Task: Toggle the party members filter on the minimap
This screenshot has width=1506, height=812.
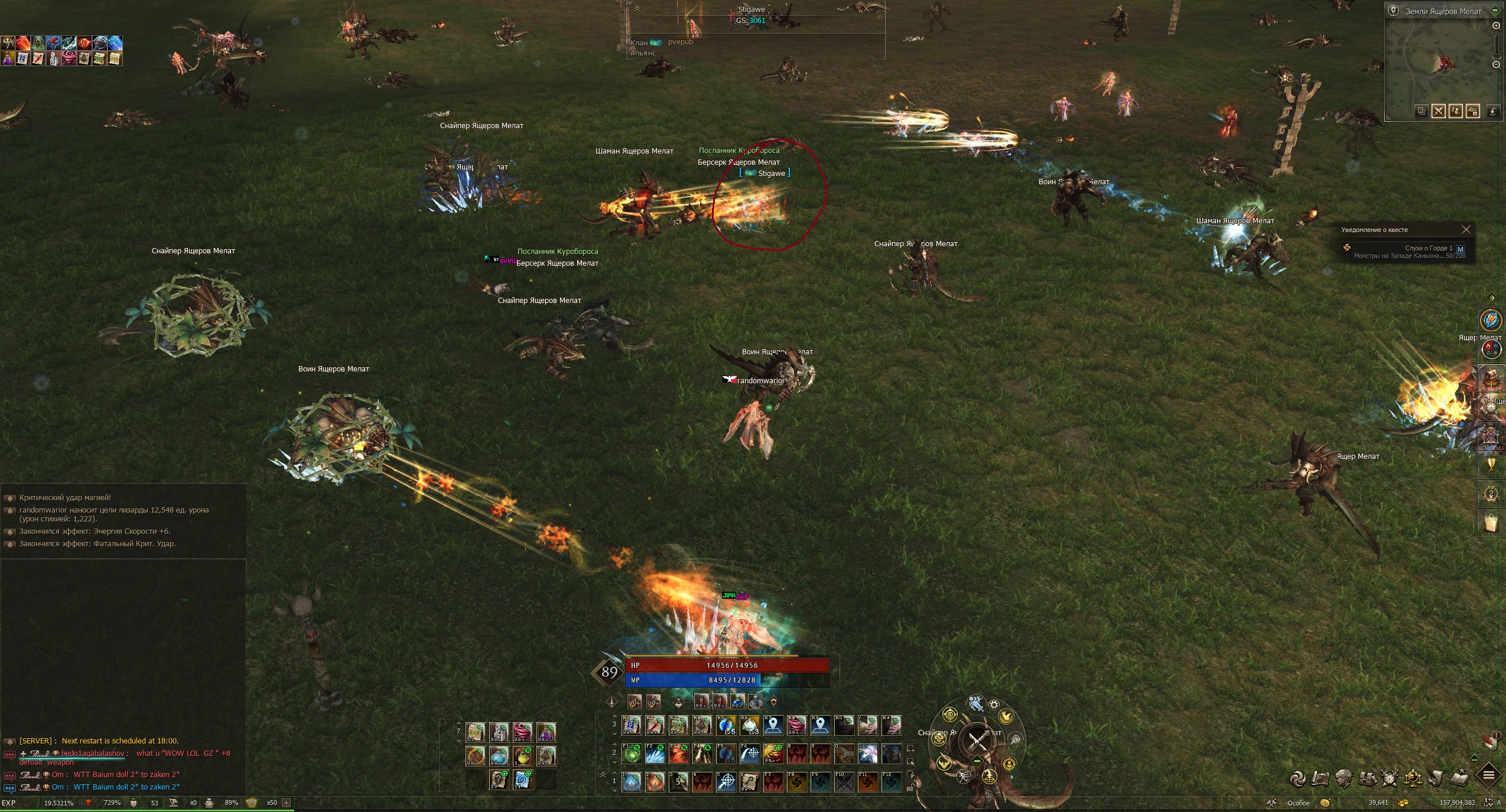Action: click(1455, 111)
